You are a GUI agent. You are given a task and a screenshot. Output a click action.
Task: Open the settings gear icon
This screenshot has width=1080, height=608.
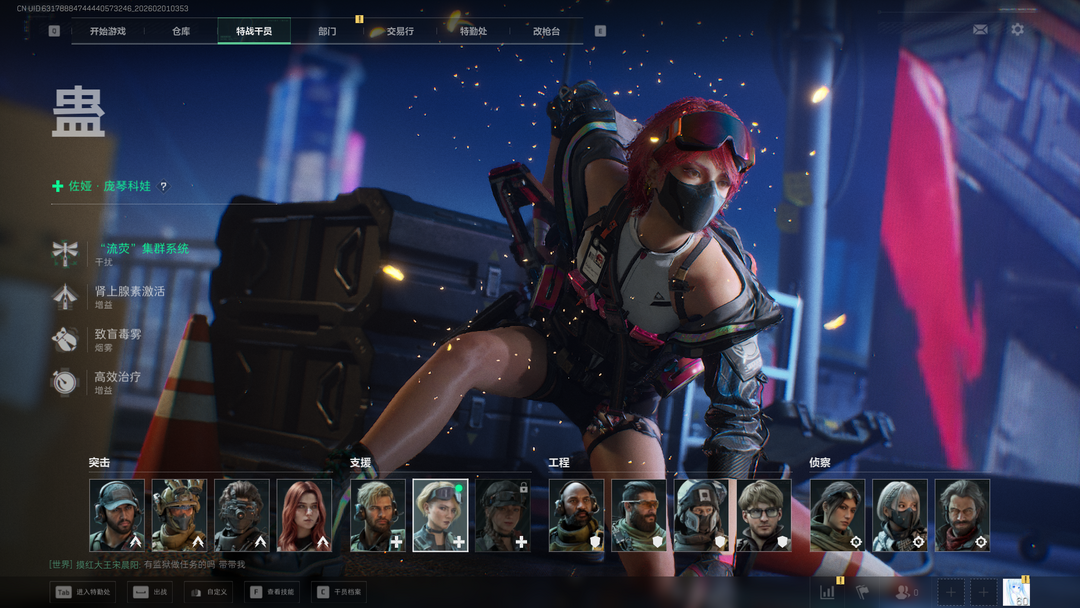pos(1017,30)
